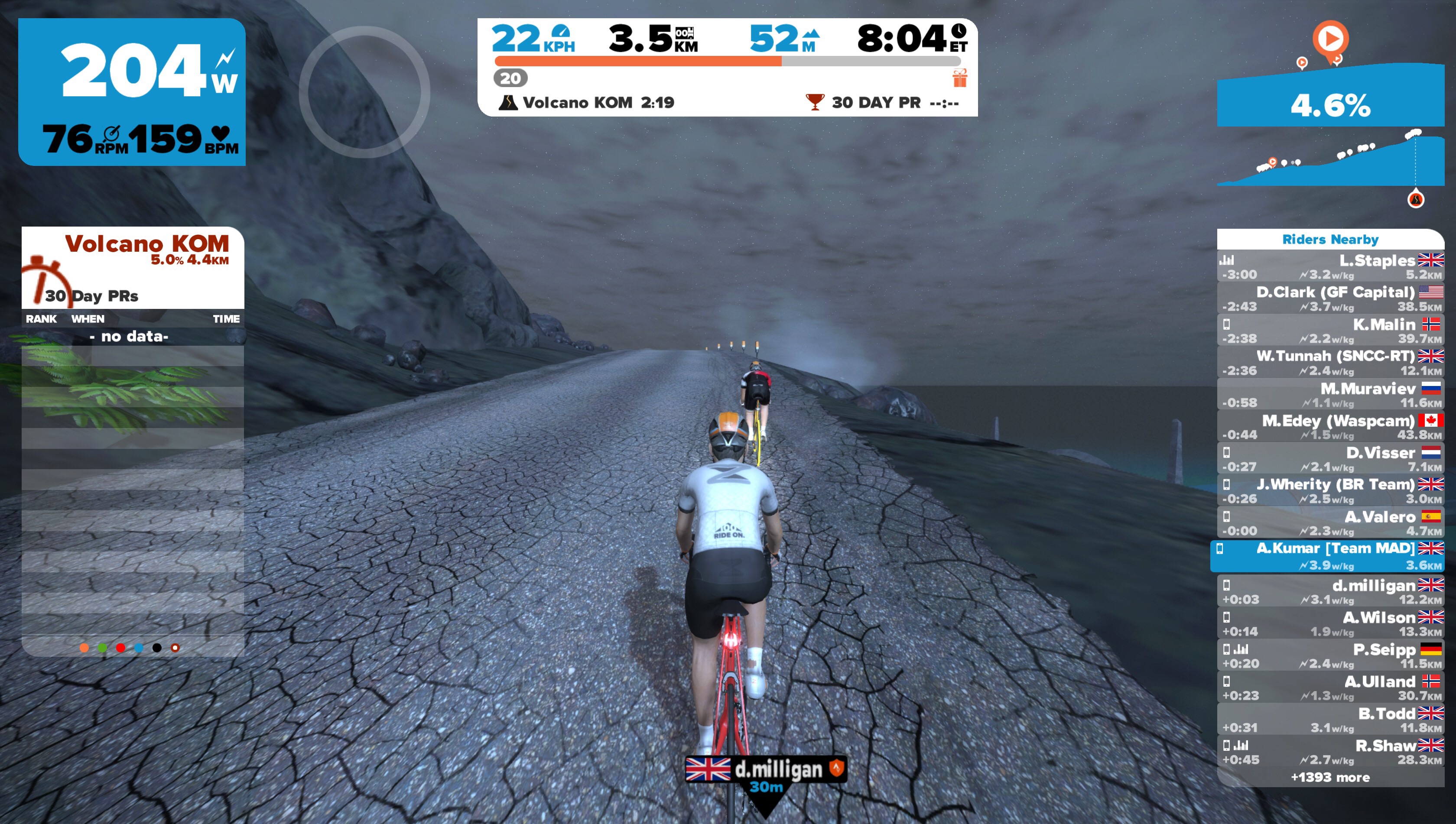The height and width of the screenshot is (824, 1456).
Task: Select L.Staples in Riders Nearby list
Action: [x=1330, y=267]
